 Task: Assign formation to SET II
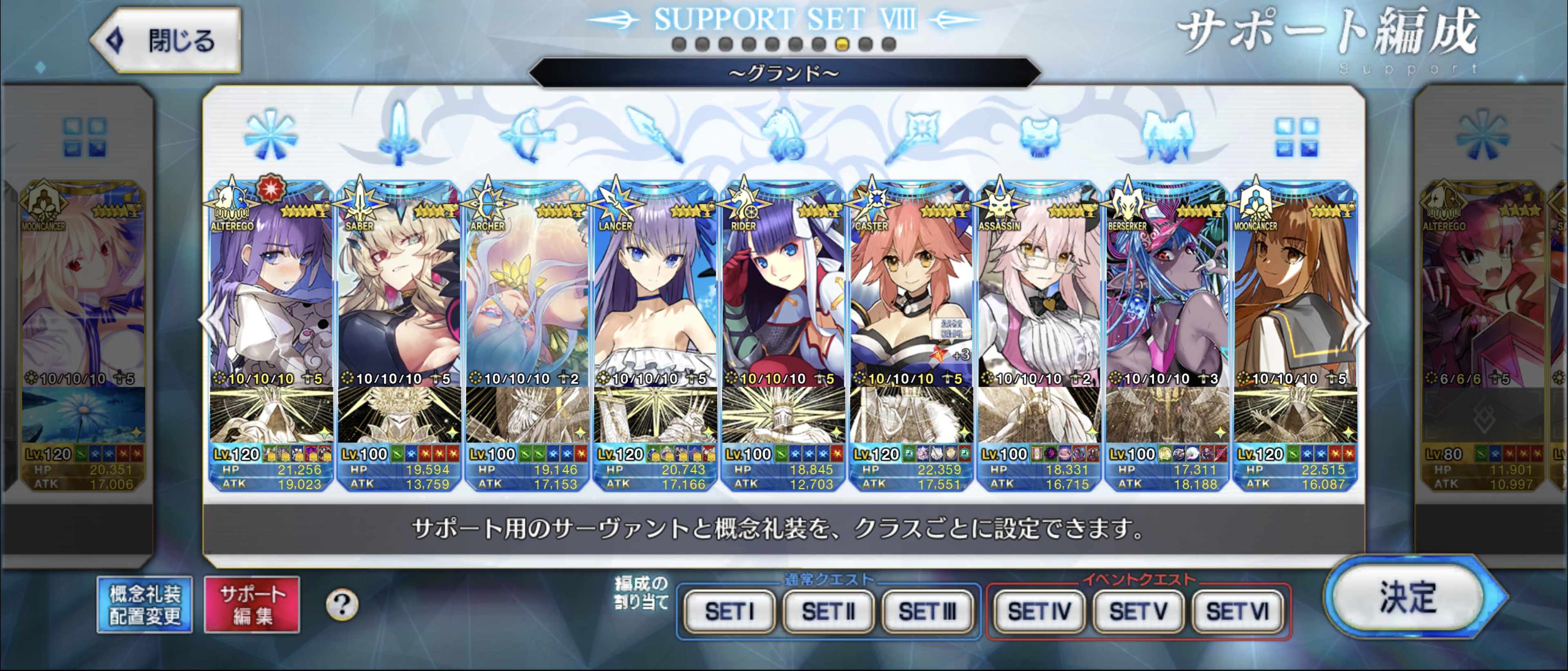tap(829, 611)
